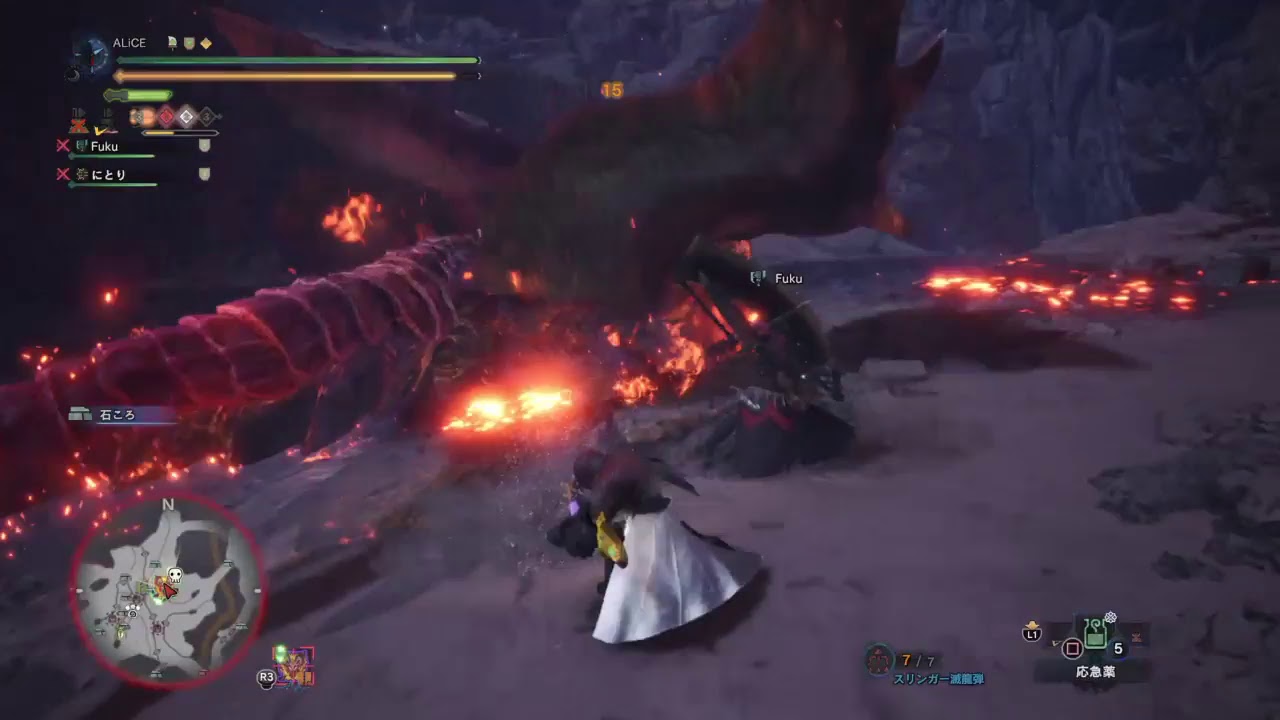
Task: Toggle the shield icon next to Fuku
Action: tap(204, 145)
